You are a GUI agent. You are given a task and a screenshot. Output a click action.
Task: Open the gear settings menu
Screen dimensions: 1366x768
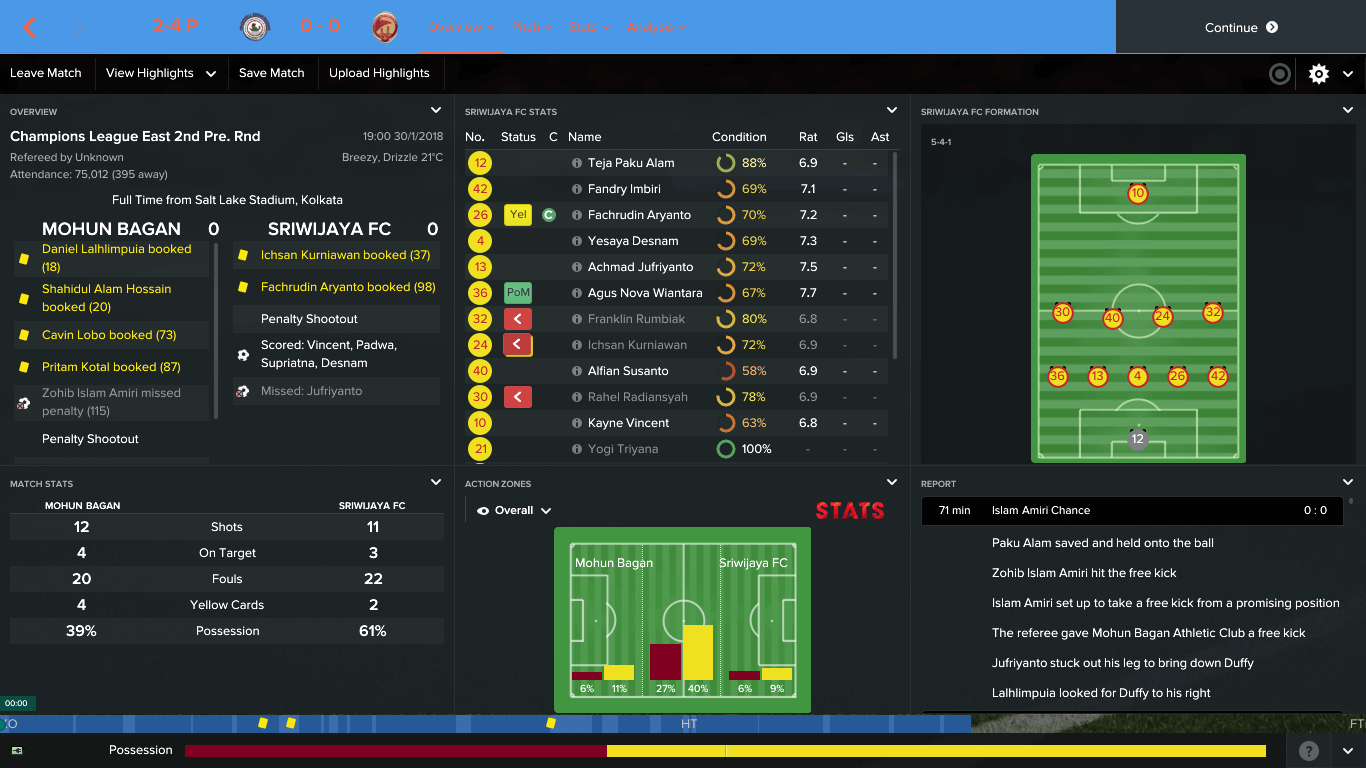[x=1319, y=73]
